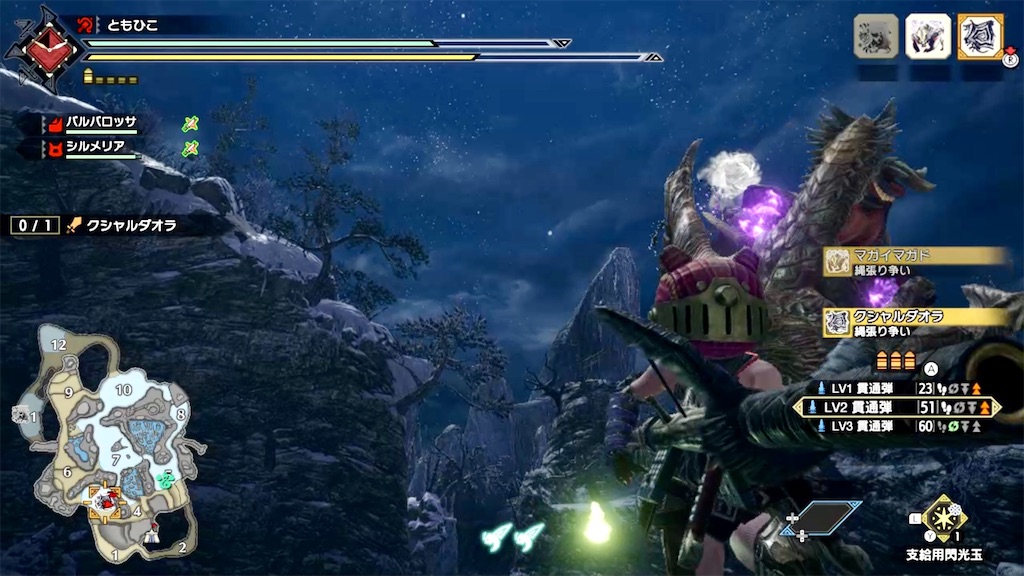This screenshot has height=576, width=1024.
Task: Click the player marker on the minimap
Action: click(103, 498)
